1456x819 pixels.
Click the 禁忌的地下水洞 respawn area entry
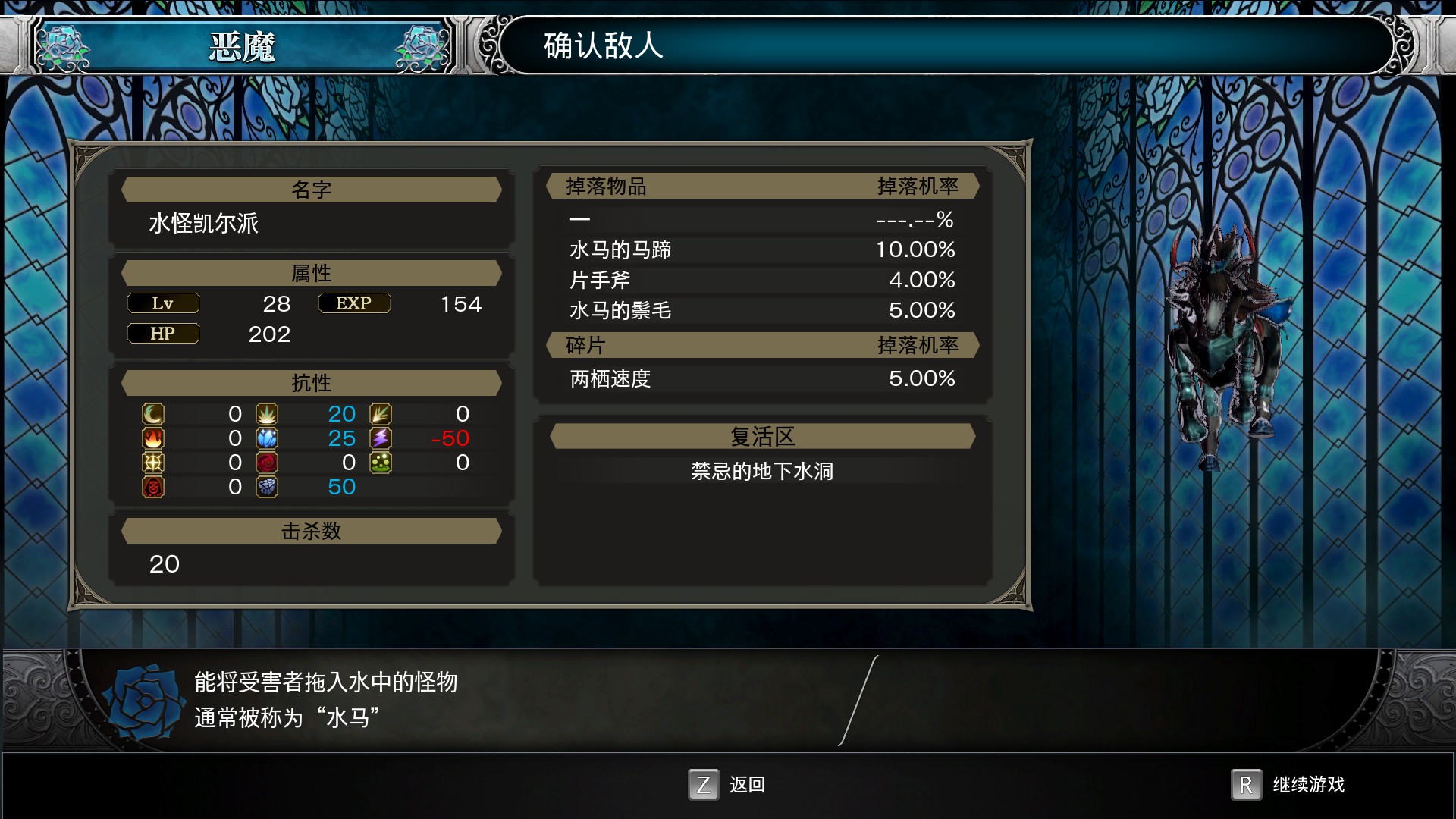coord(761,471)
